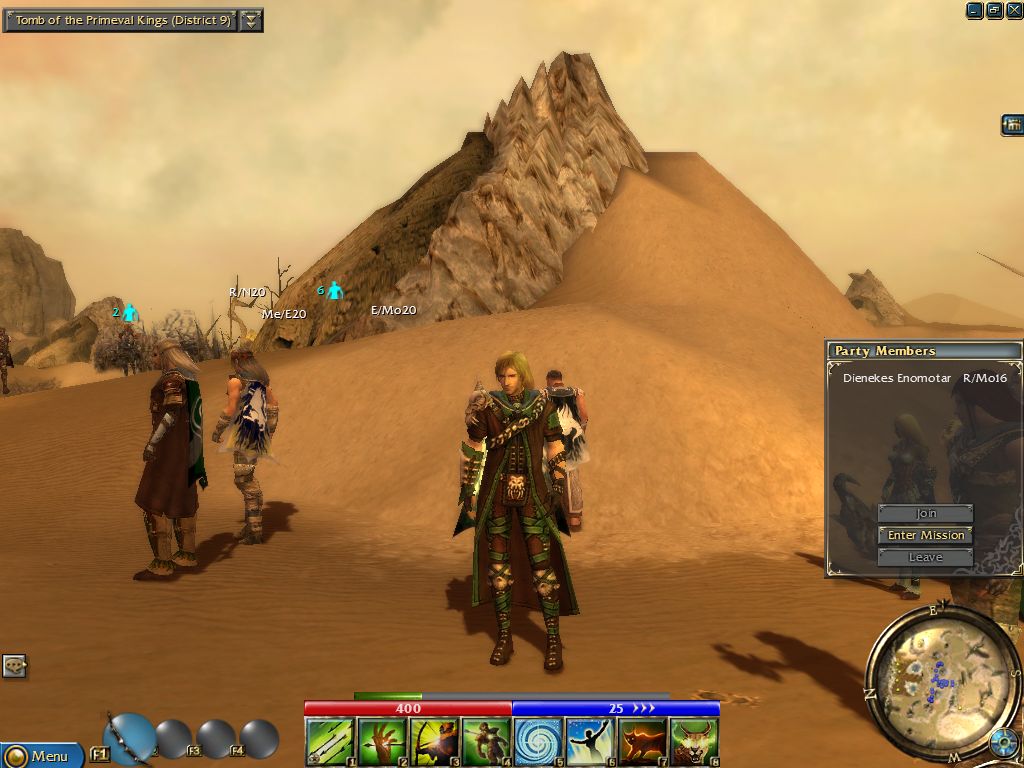This screenshot has width=1024, height=768.
Task: Select Dienekes Enomotar in Party Members
Action: pyautogui.click(x=897, y=379)
